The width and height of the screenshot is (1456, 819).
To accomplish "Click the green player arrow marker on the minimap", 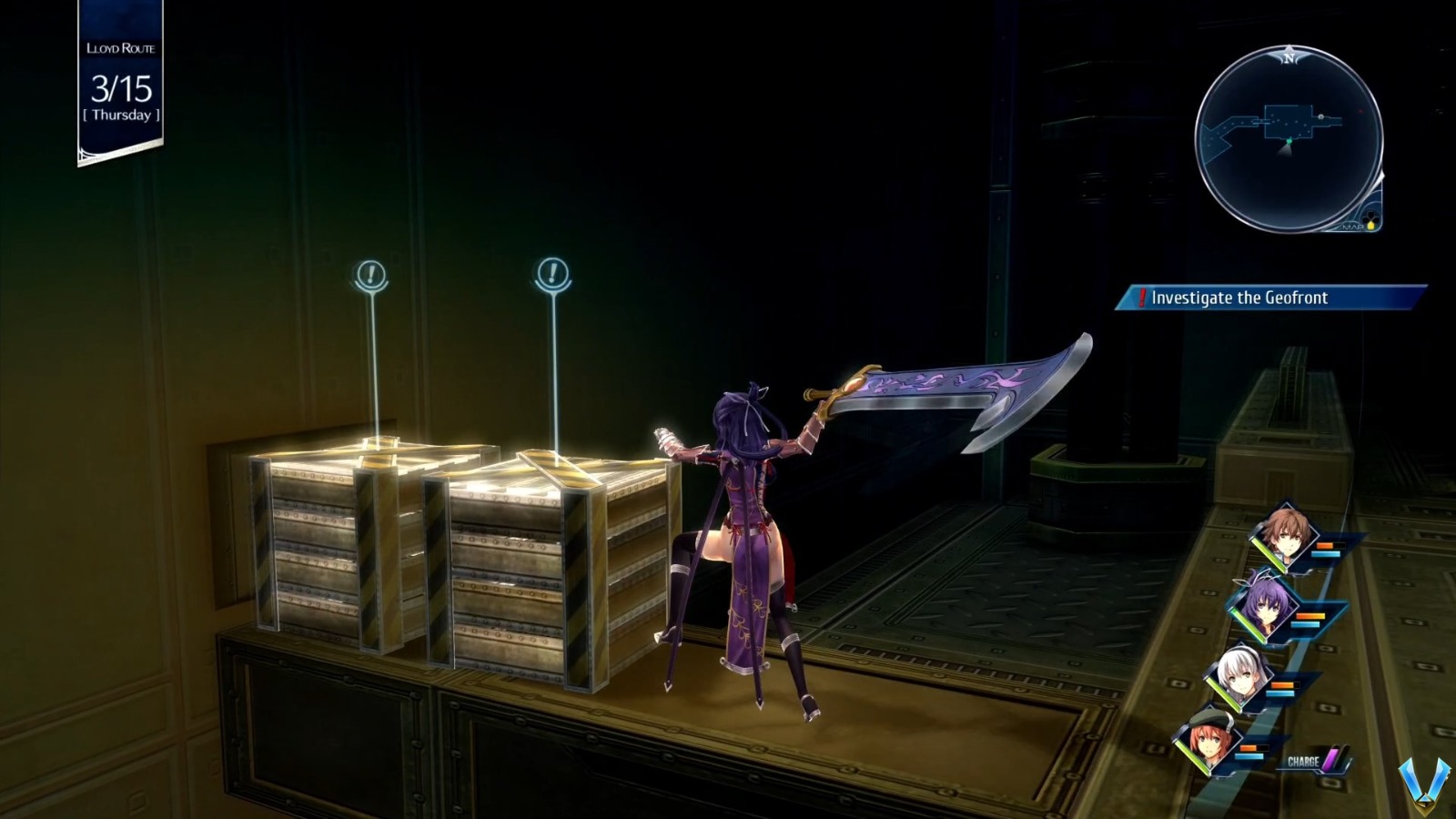I will (1289, 141).
